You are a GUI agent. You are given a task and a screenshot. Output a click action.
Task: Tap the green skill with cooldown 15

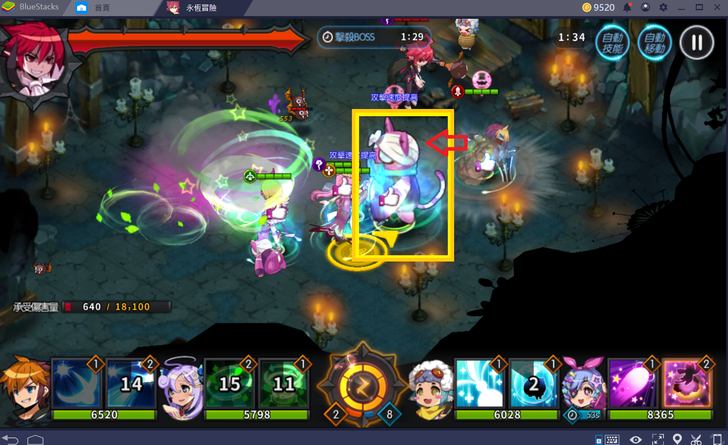(x=229, y=383)
